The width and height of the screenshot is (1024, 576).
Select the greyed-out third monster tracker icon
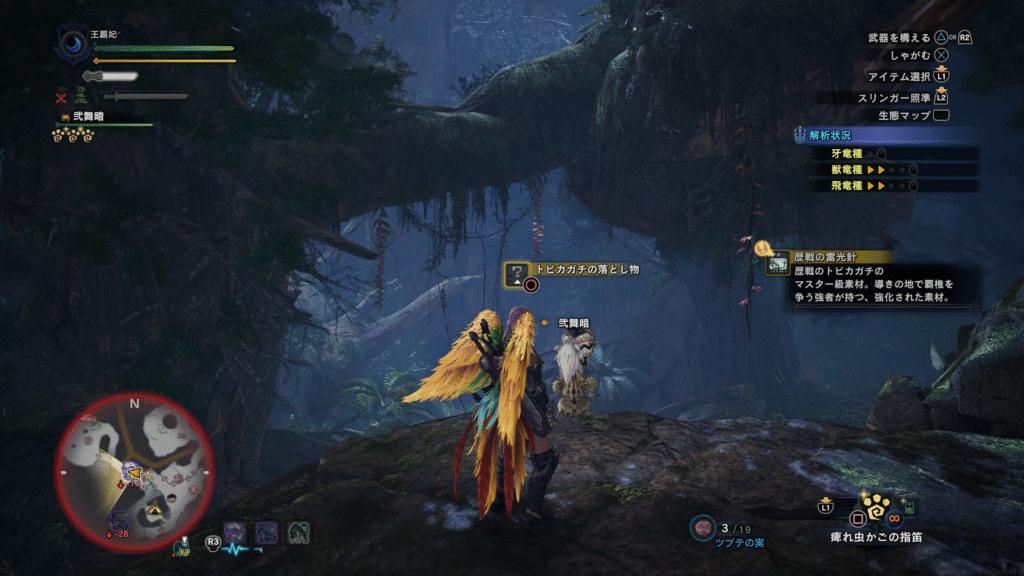point(298,532)
